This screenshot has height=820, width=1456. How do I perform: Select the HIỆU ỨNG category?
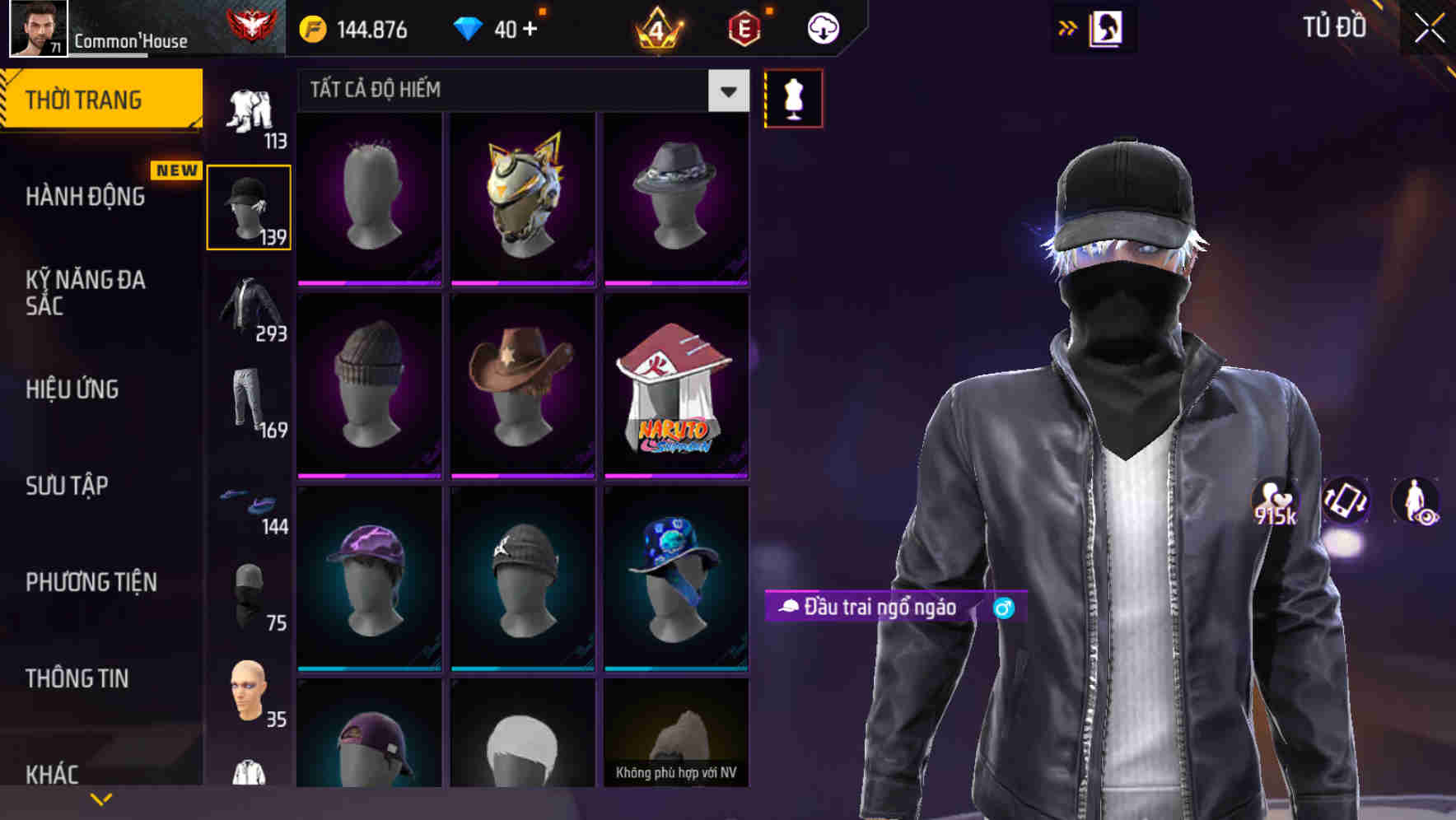pos(71,389)
